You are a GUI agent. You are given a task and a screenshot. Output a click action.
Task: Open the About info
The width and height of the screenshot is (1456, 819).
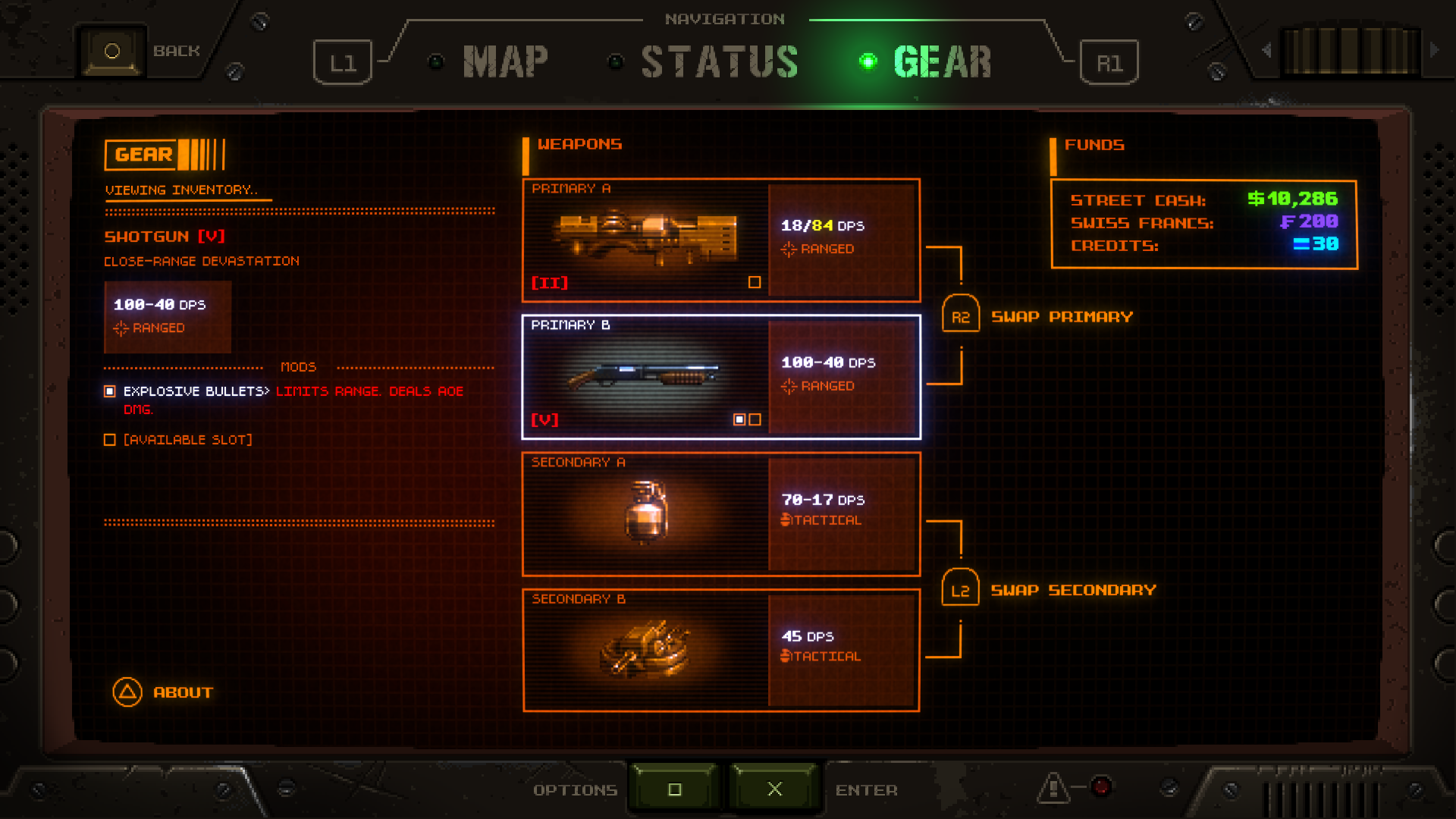(182, 692)
